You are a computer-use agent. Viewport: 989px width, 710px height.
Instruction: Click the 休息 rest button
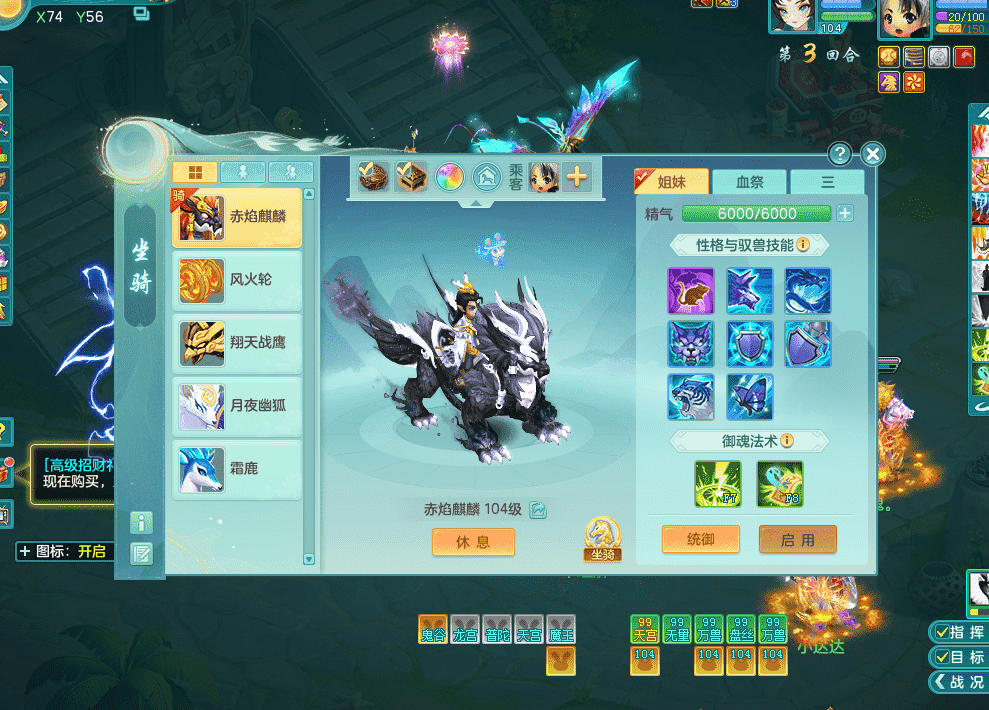tap(473, 542)
